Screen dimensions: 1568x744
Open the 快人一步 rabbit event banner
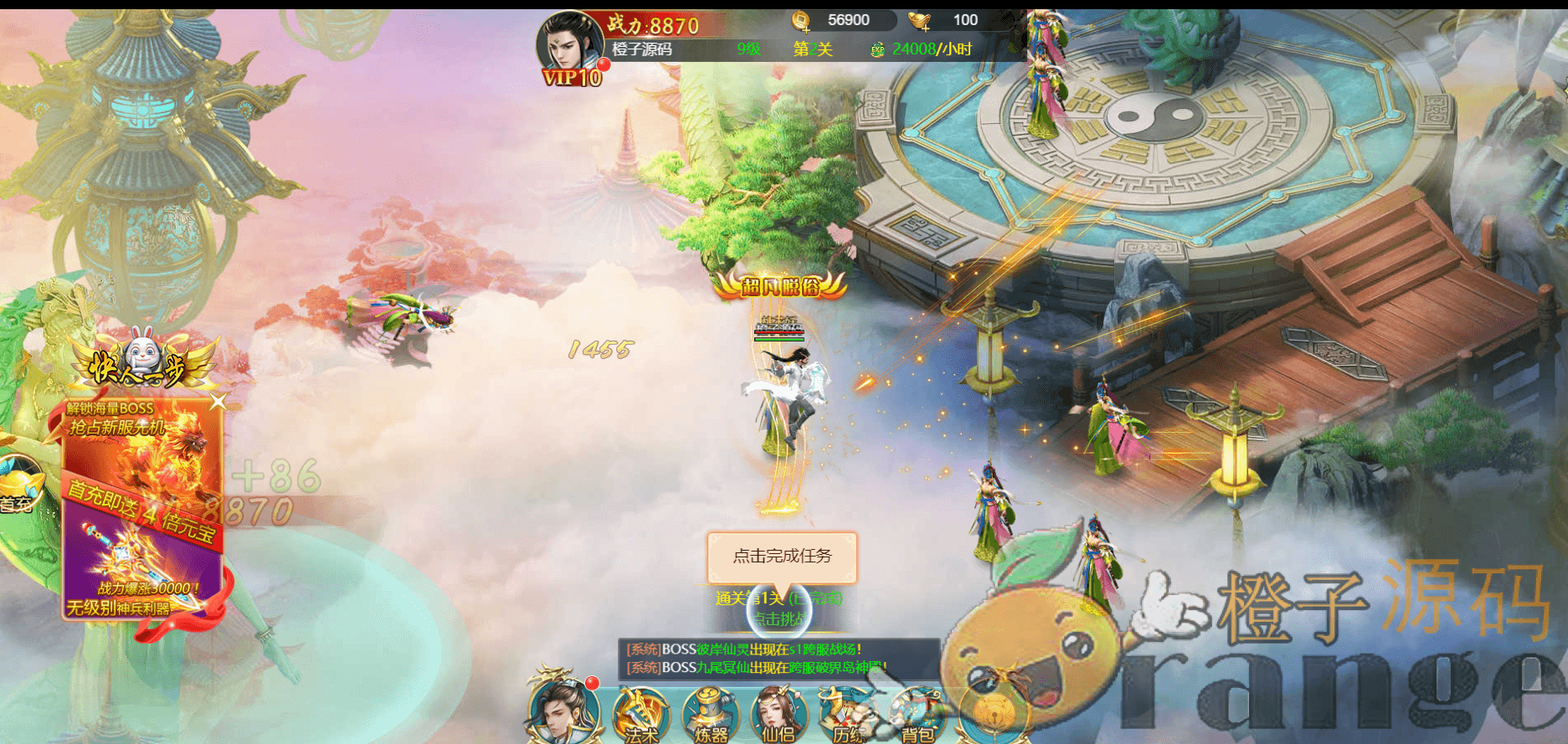pos(144,362)
